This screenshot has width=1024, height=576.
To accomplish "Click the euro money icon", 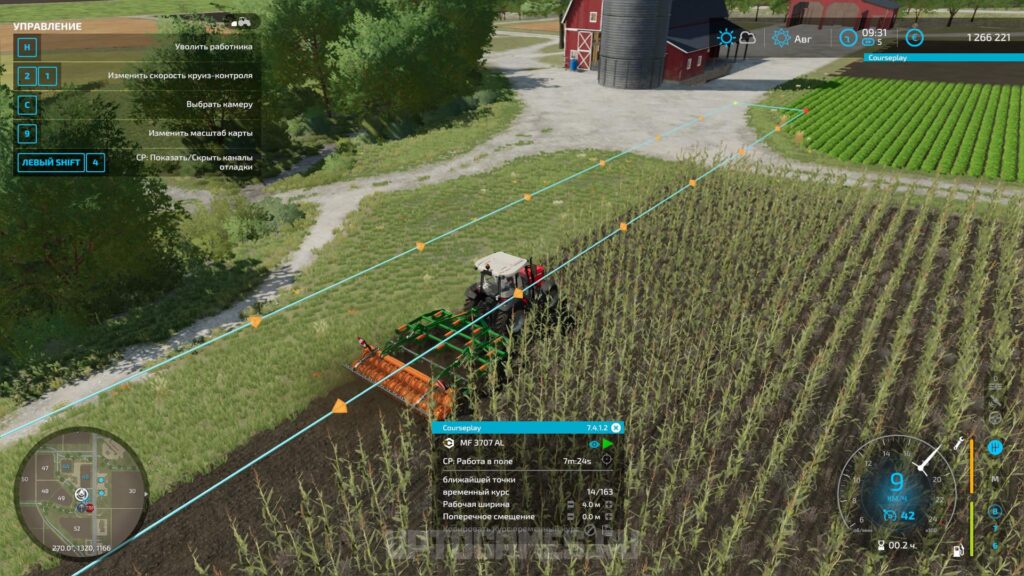I will click(914, 38).
